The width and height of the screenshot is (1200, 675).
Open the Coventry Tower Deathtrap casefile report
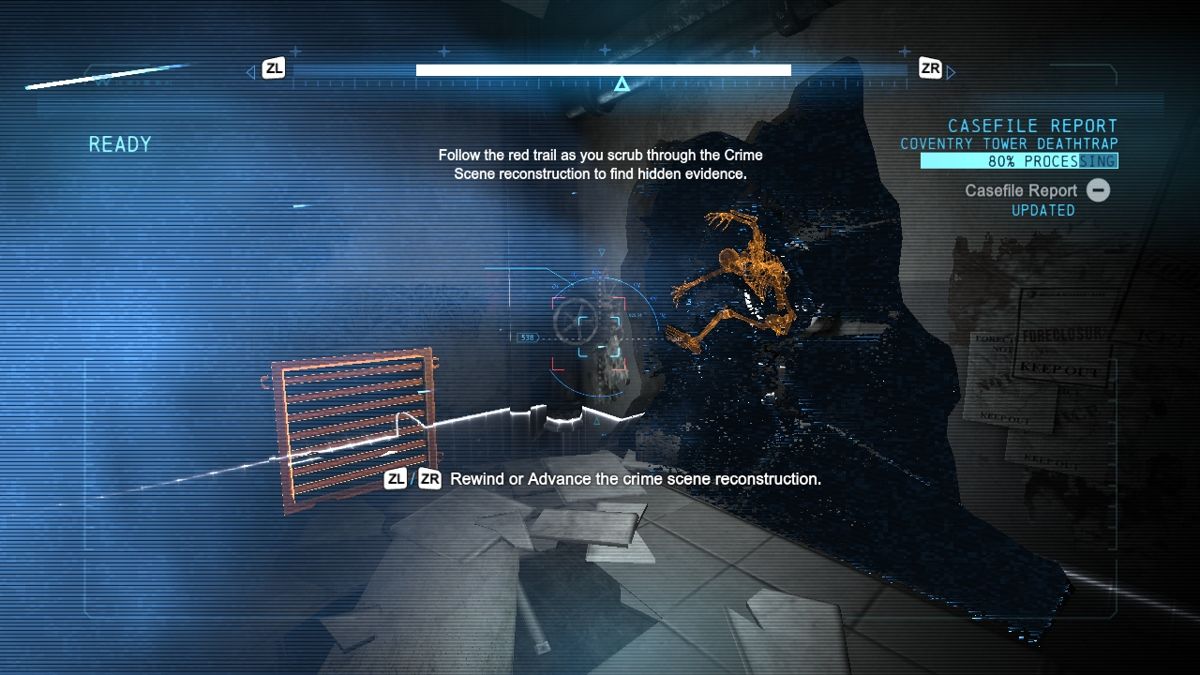1008,144
